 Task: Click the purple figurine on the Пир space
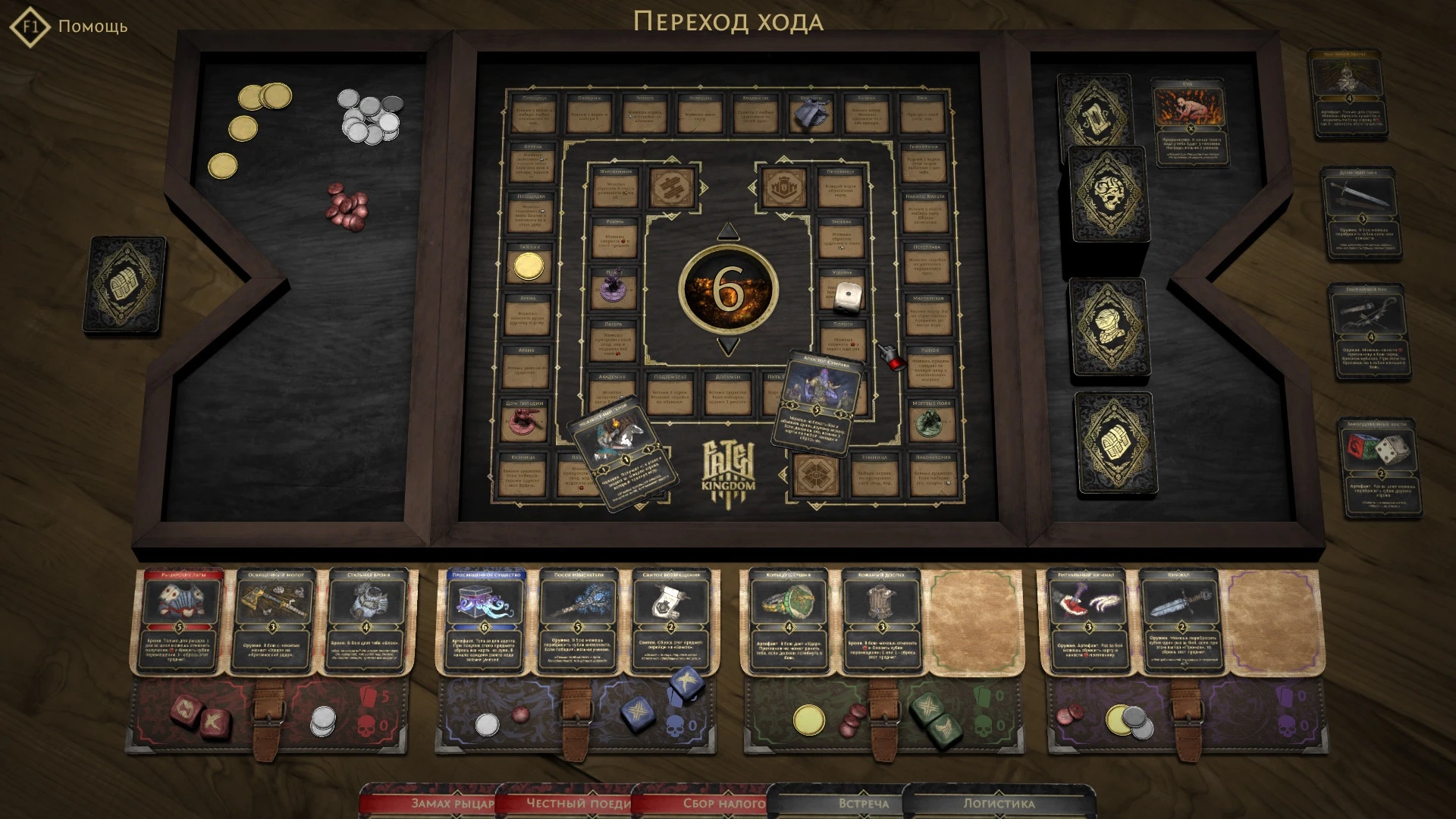614,287
